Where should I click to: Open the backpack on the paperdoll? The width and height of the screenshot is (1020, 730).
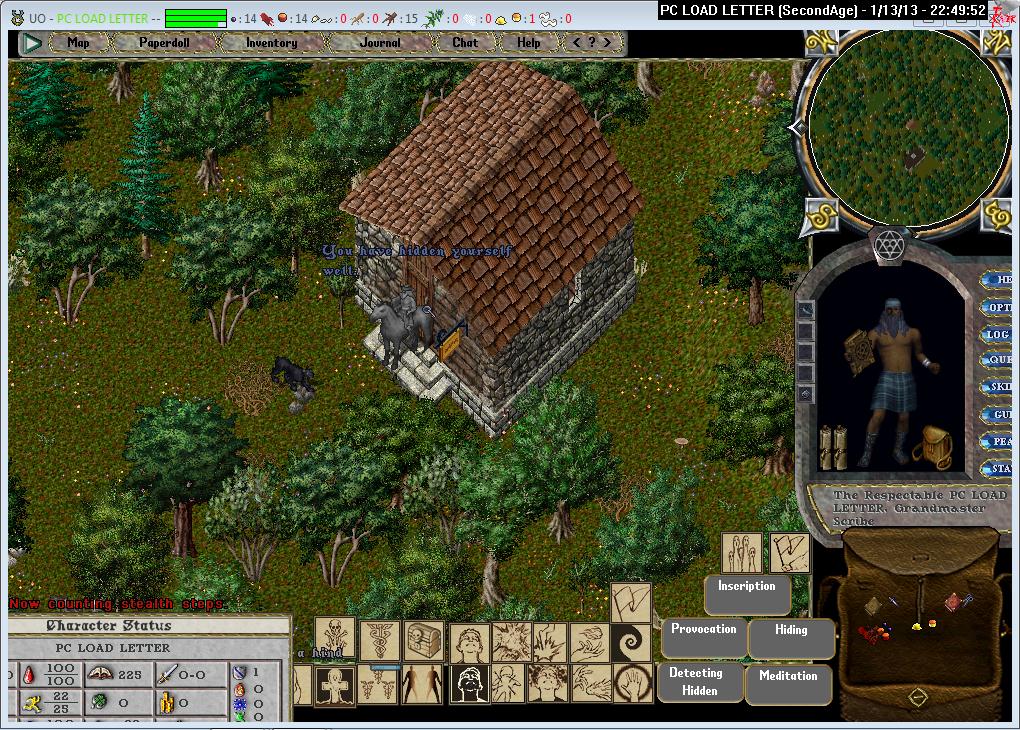[932, 447]
